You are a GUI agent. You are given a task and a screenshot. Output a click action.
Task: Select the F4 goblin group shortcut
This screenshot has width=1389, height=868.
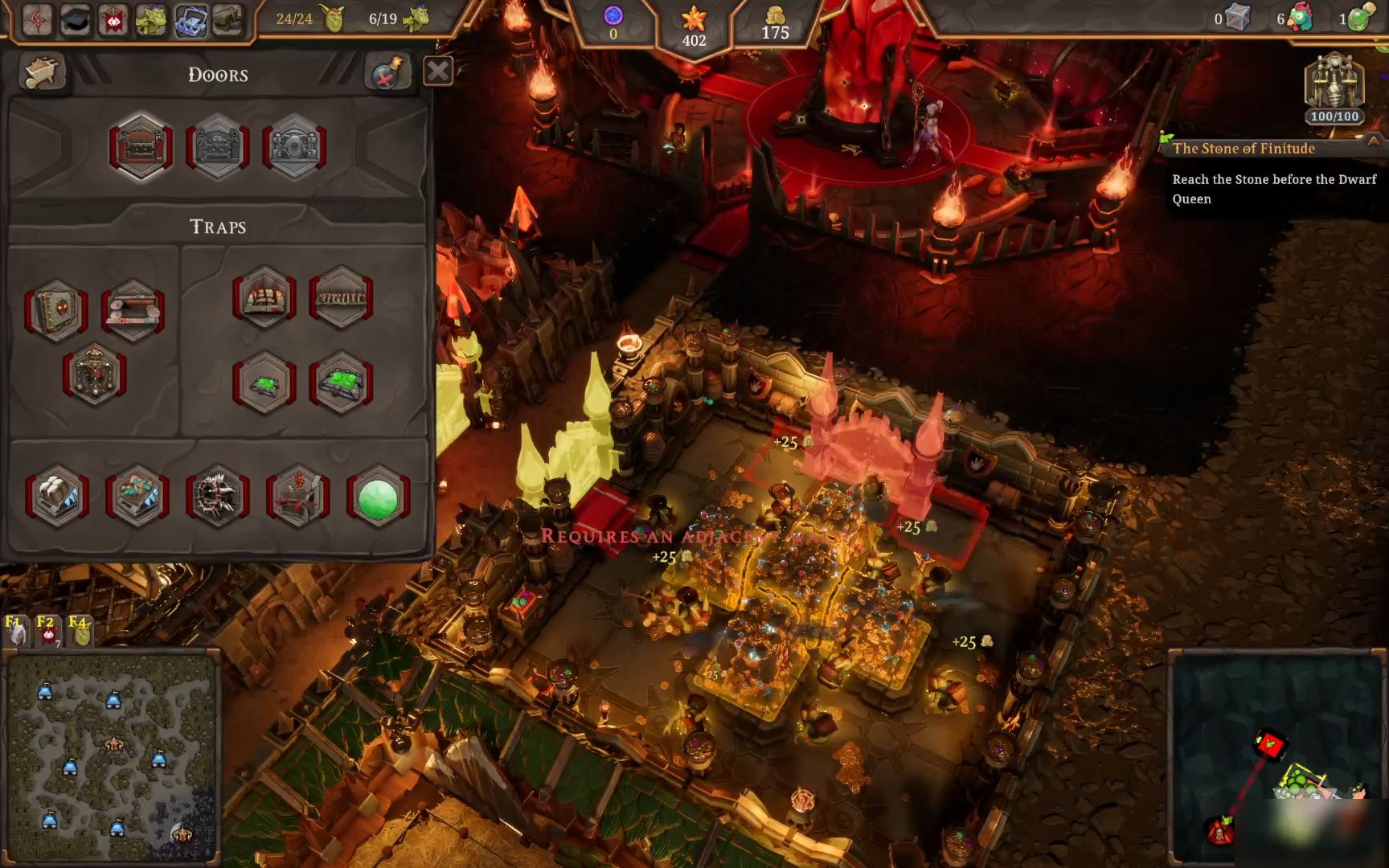pos(80,632)
